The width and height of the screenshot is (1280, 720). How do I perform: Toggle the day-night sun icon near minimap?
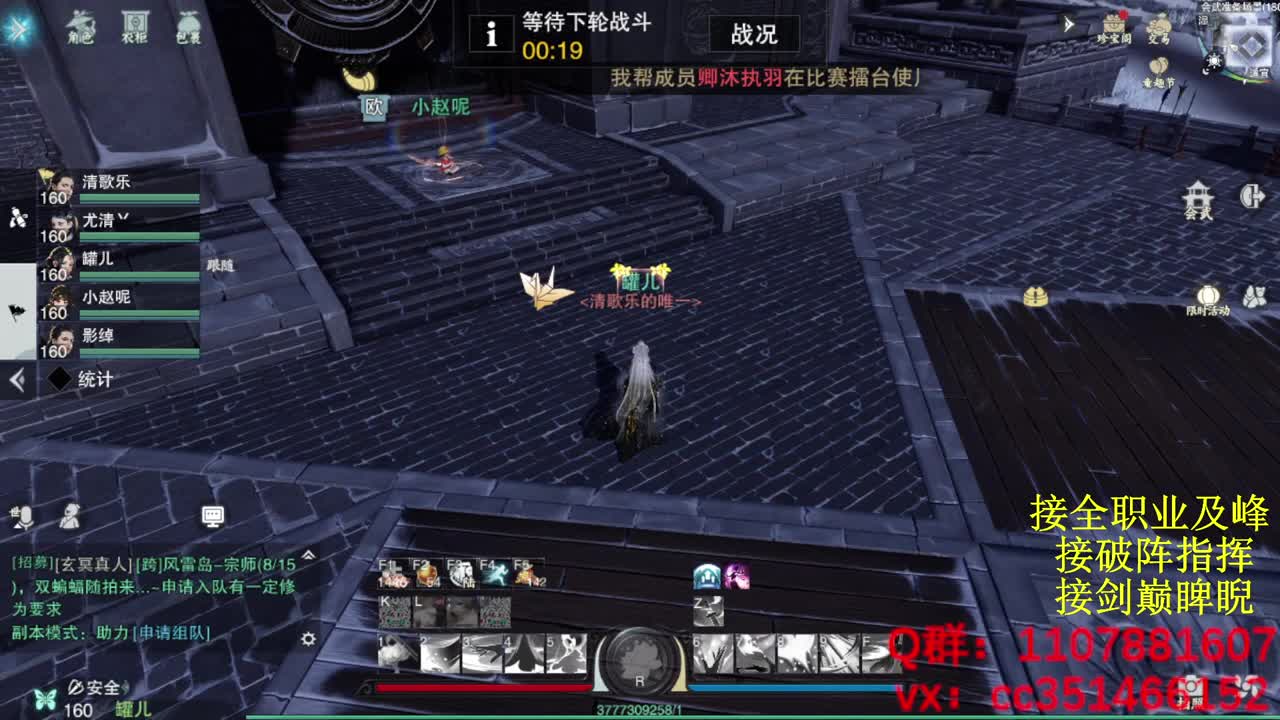1214,60
